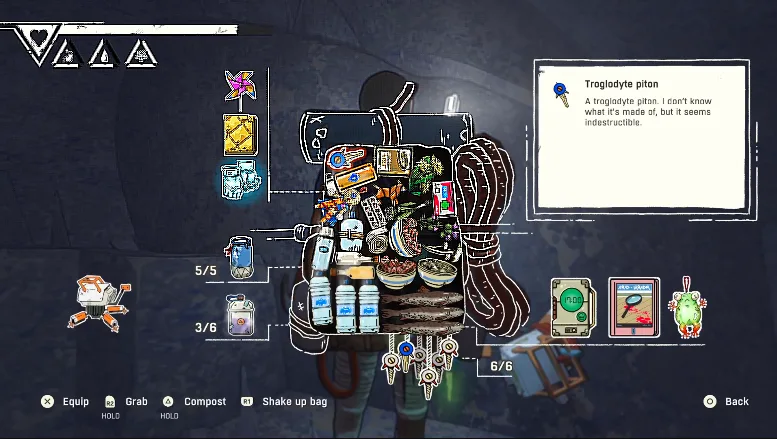Select the orange climbing robot icon

[98, 302]
